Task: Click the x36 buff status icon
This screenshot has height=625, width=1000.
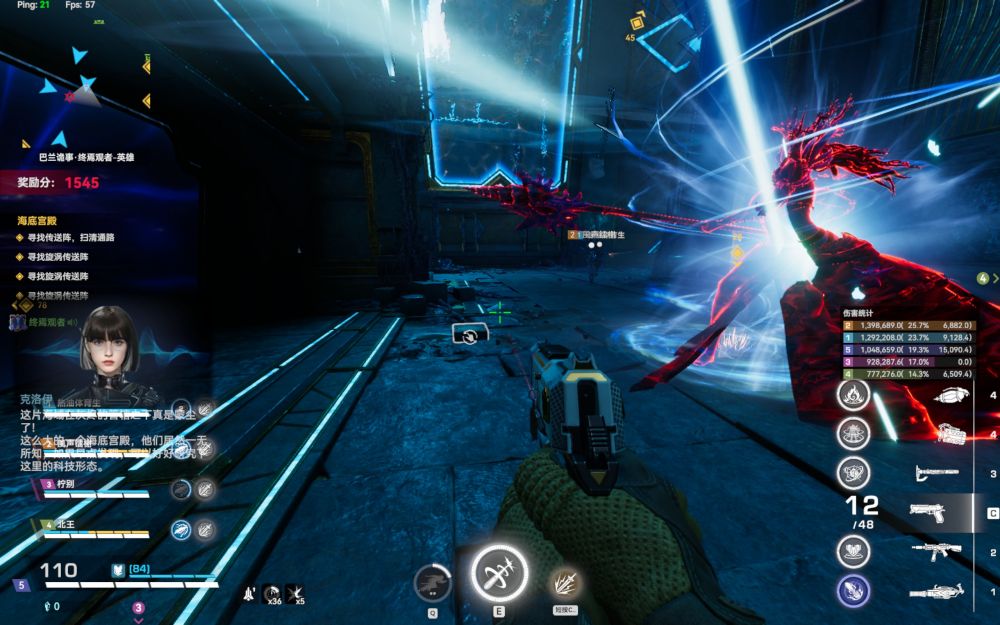Action: pyautogui.click(x=271, y=594)
